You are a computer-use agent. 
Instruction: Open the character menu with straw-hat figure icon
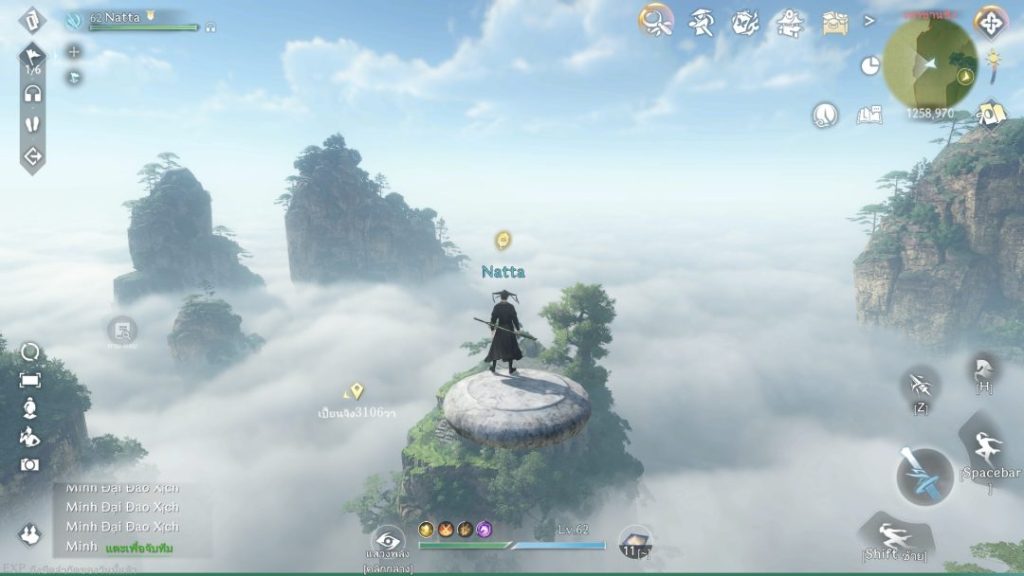click(701, 21)
